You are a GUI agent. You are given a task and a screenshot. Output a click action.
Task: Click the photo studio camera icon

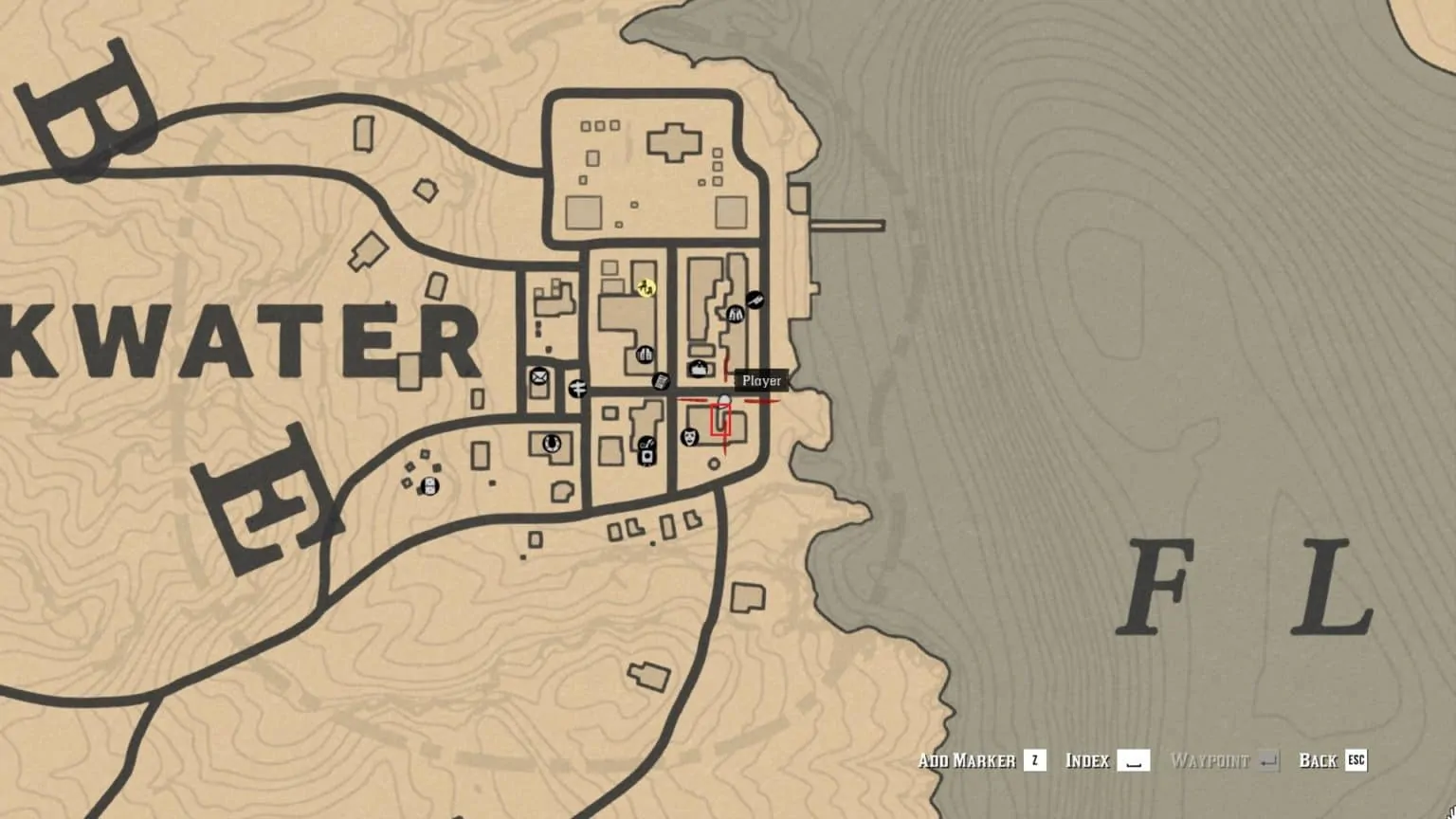point(647,456)
